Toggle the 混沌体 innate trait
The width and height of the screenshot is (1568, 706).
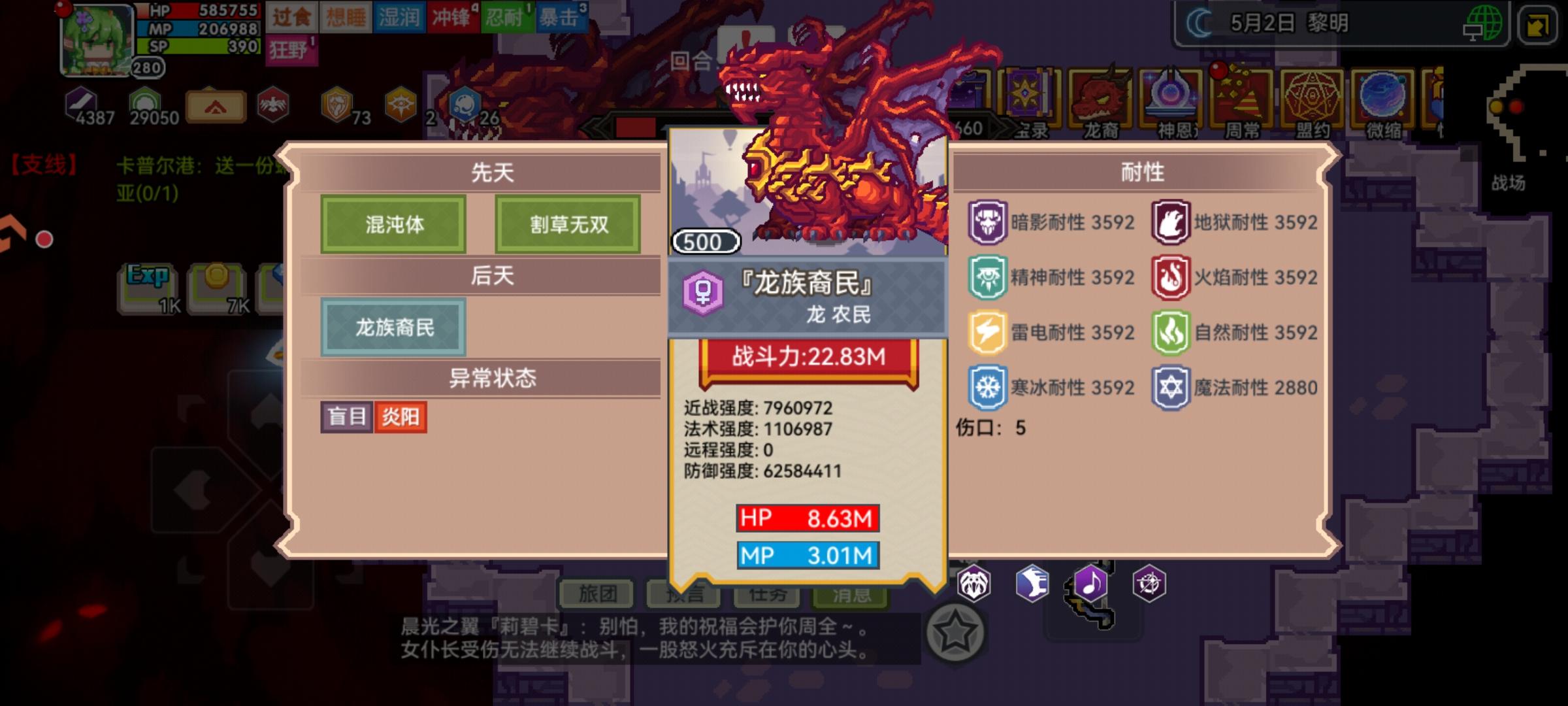coord(393,224)
